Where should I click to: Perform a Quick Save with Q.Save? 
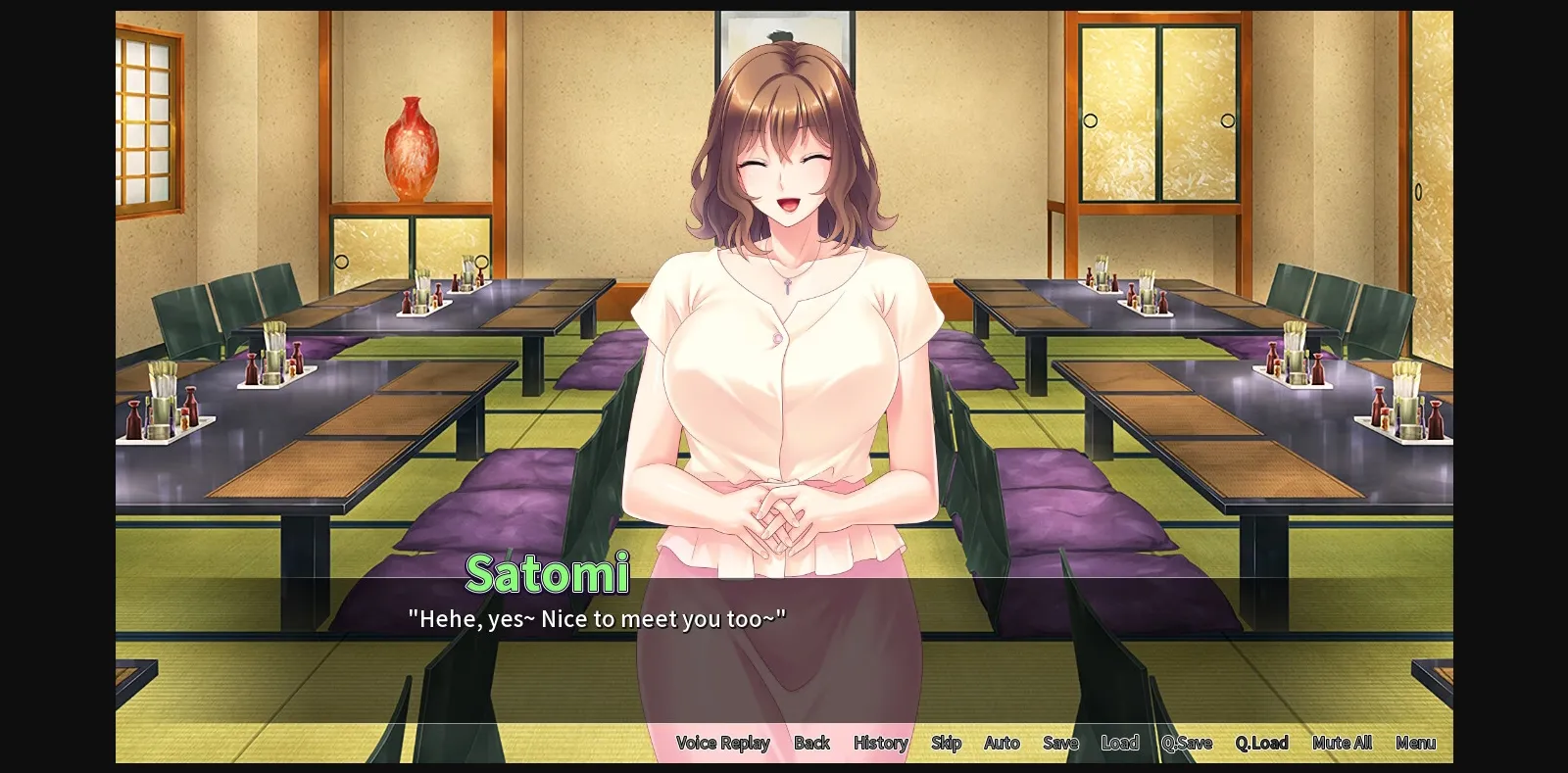pyautogui.click(x=1187, y=743)
